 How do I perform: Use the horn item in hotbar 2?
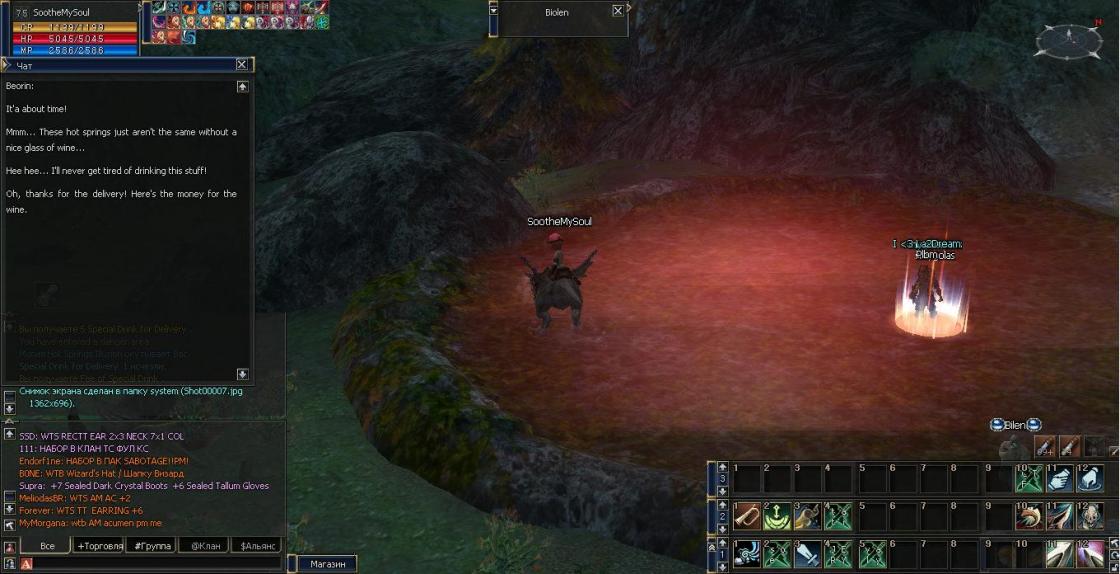746,516
